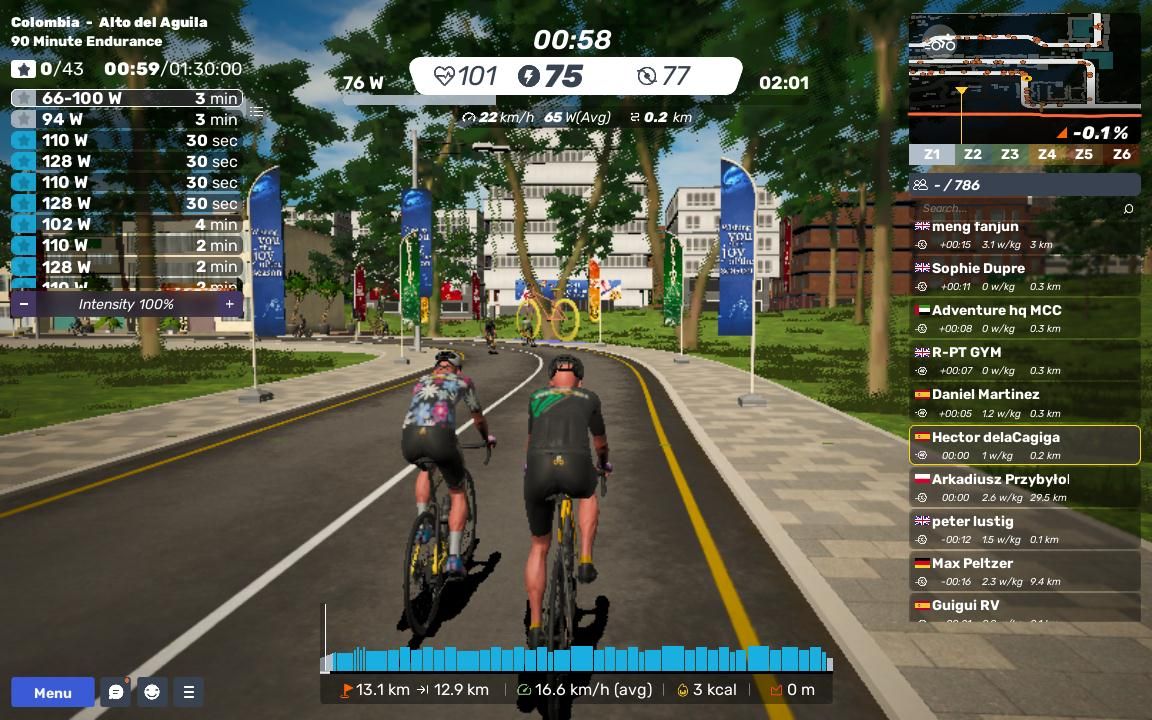Click highlighted Hector delaCagiga row
The image size is (1152, 720).
coord(1024,445)
